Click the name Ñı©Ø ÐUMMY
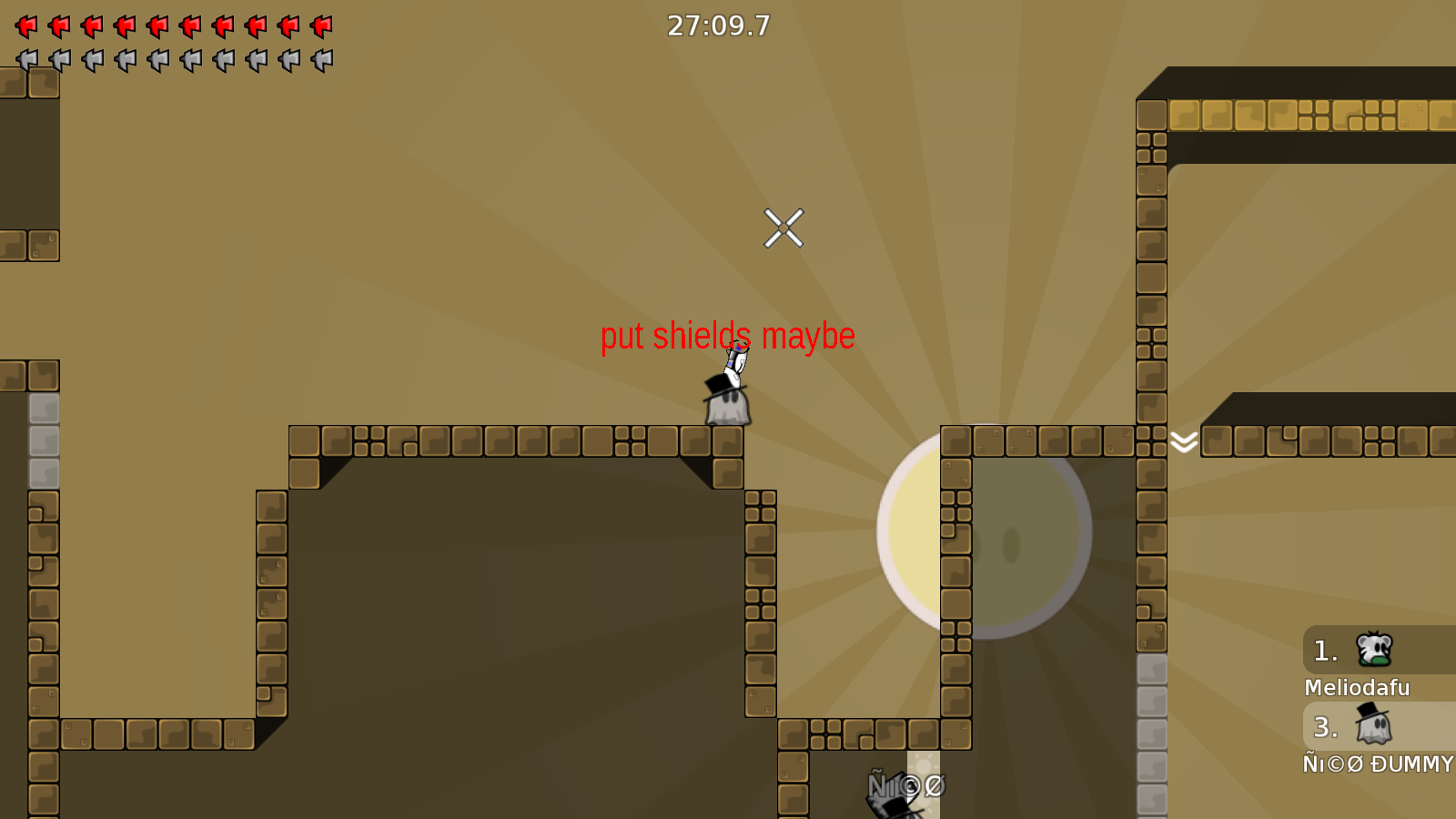Viewport: 1456px width, 819px height. (x=1378, y=764)
